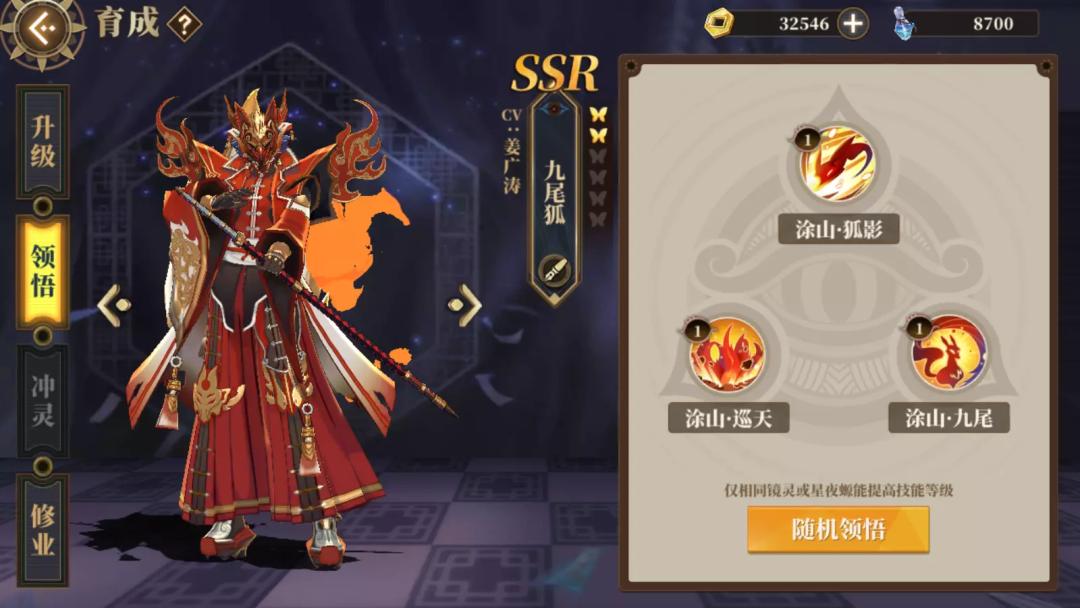
Task: Select the 领悟 tab
Action: tap(43, 271)
